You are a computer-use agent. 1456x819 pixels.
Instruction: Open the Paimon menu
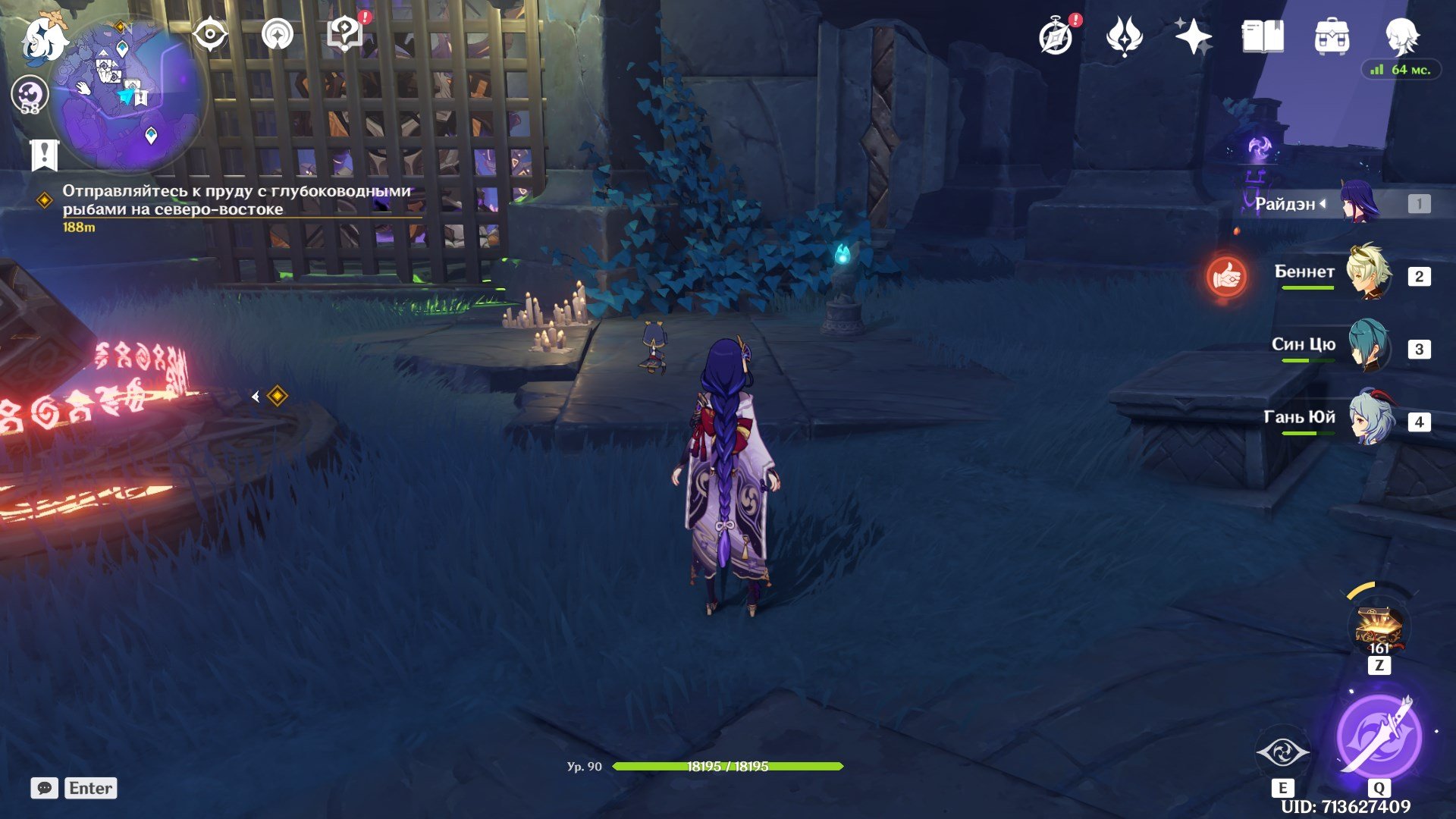(x=43, y=39)
